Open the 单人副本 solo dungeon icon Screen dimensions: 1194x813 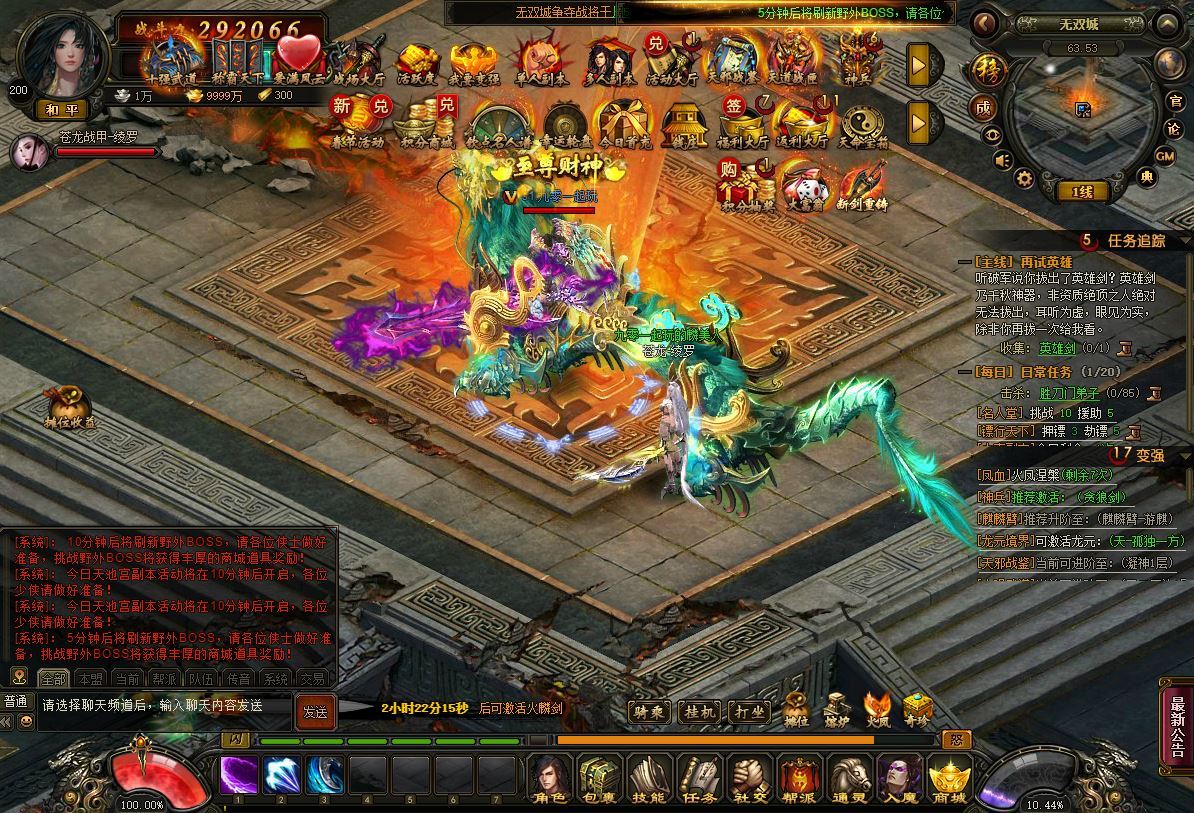pos(539,62)
